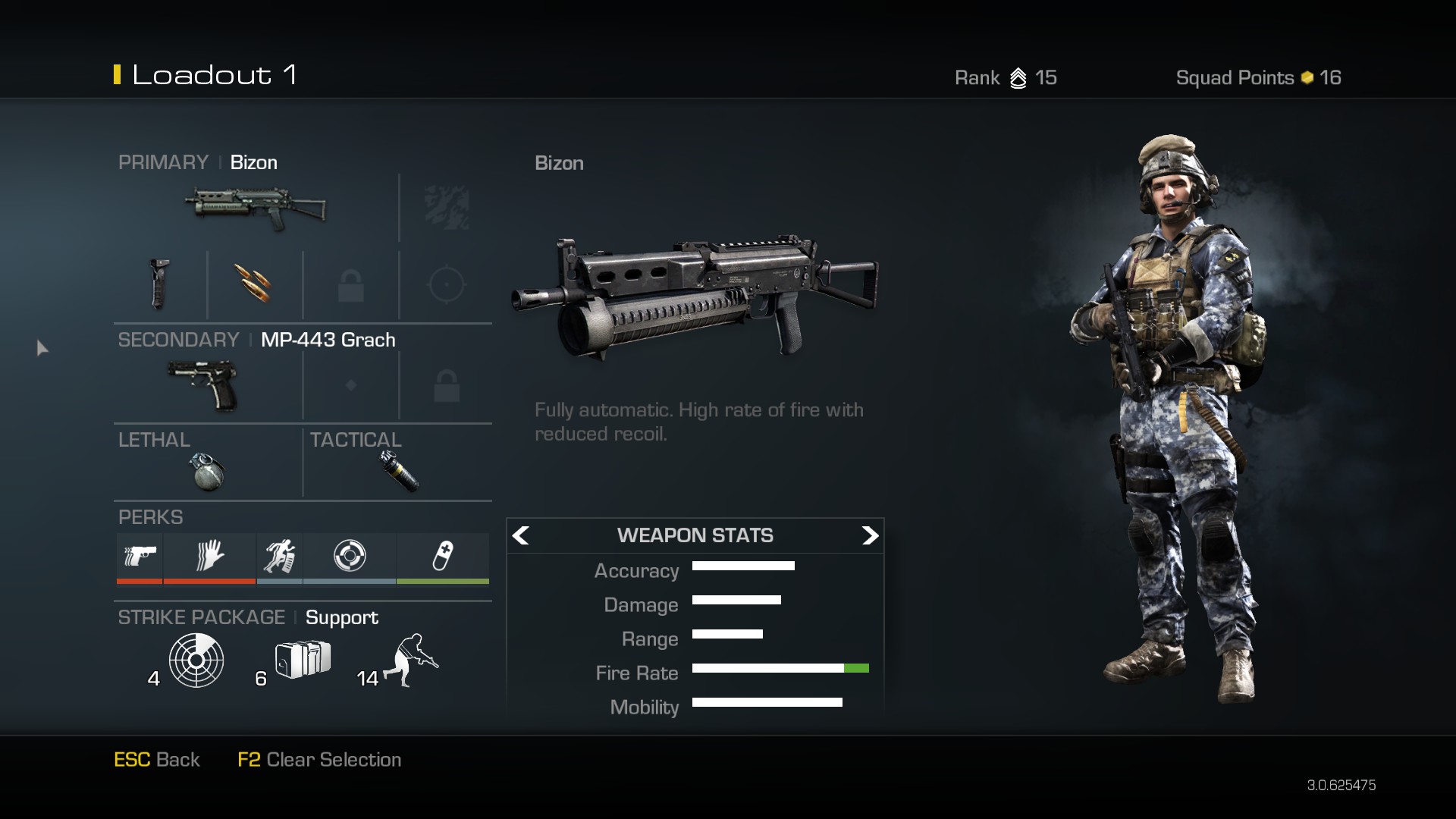1456x819 pixels.
Task: Open the primary weapon camo slot
Action: pyautogui.click(x=447, y=208)
